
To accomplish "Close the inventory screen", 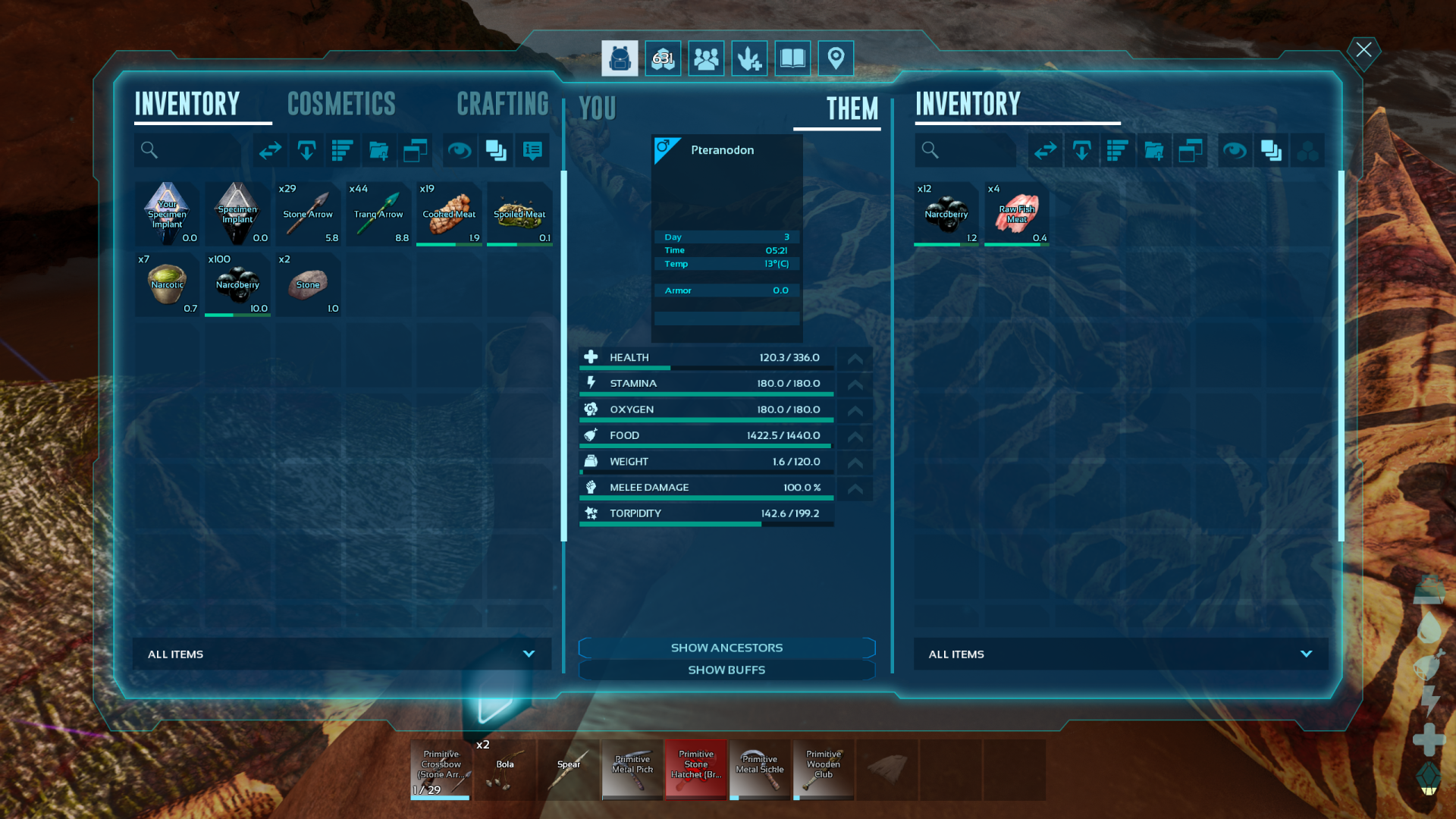I will tap(1363, 50).
